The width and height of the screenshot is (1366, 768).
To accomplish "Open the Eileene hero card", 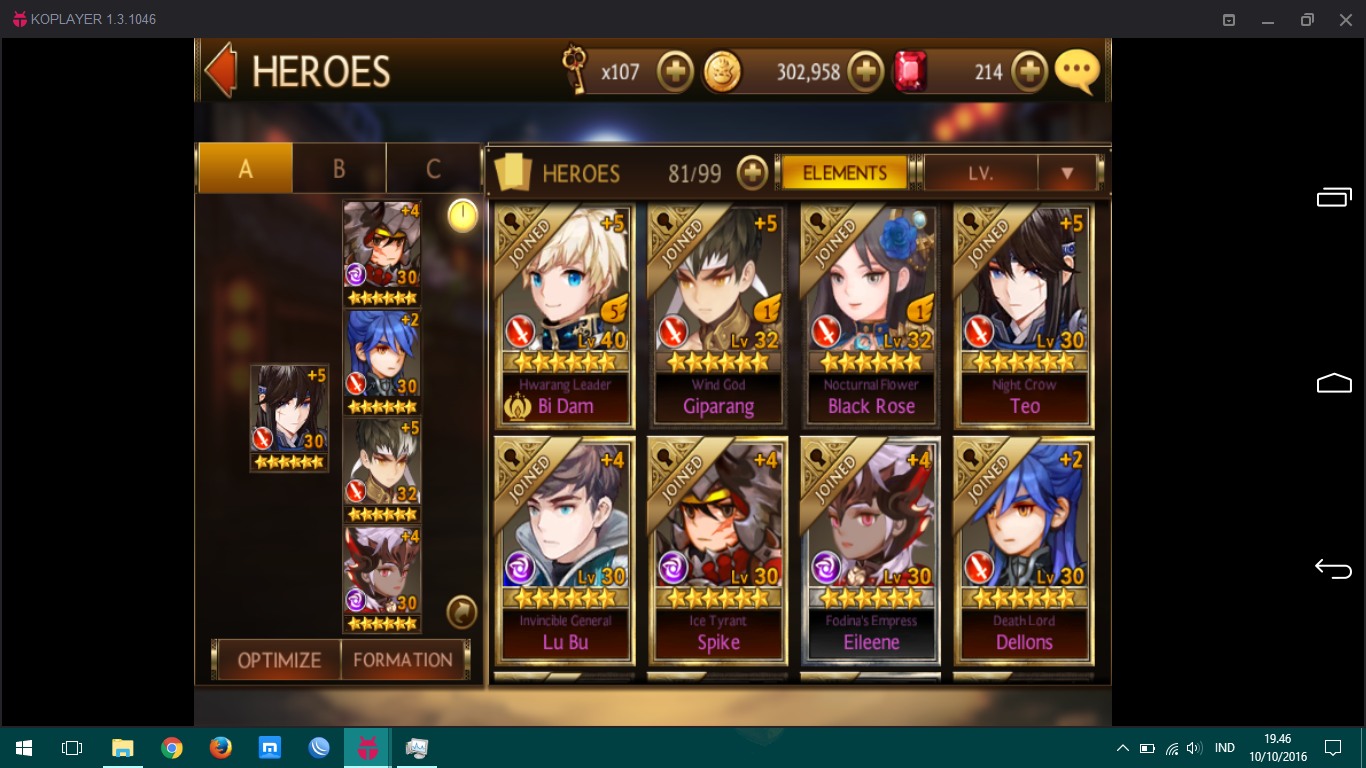I will click(x=871, y=550).
